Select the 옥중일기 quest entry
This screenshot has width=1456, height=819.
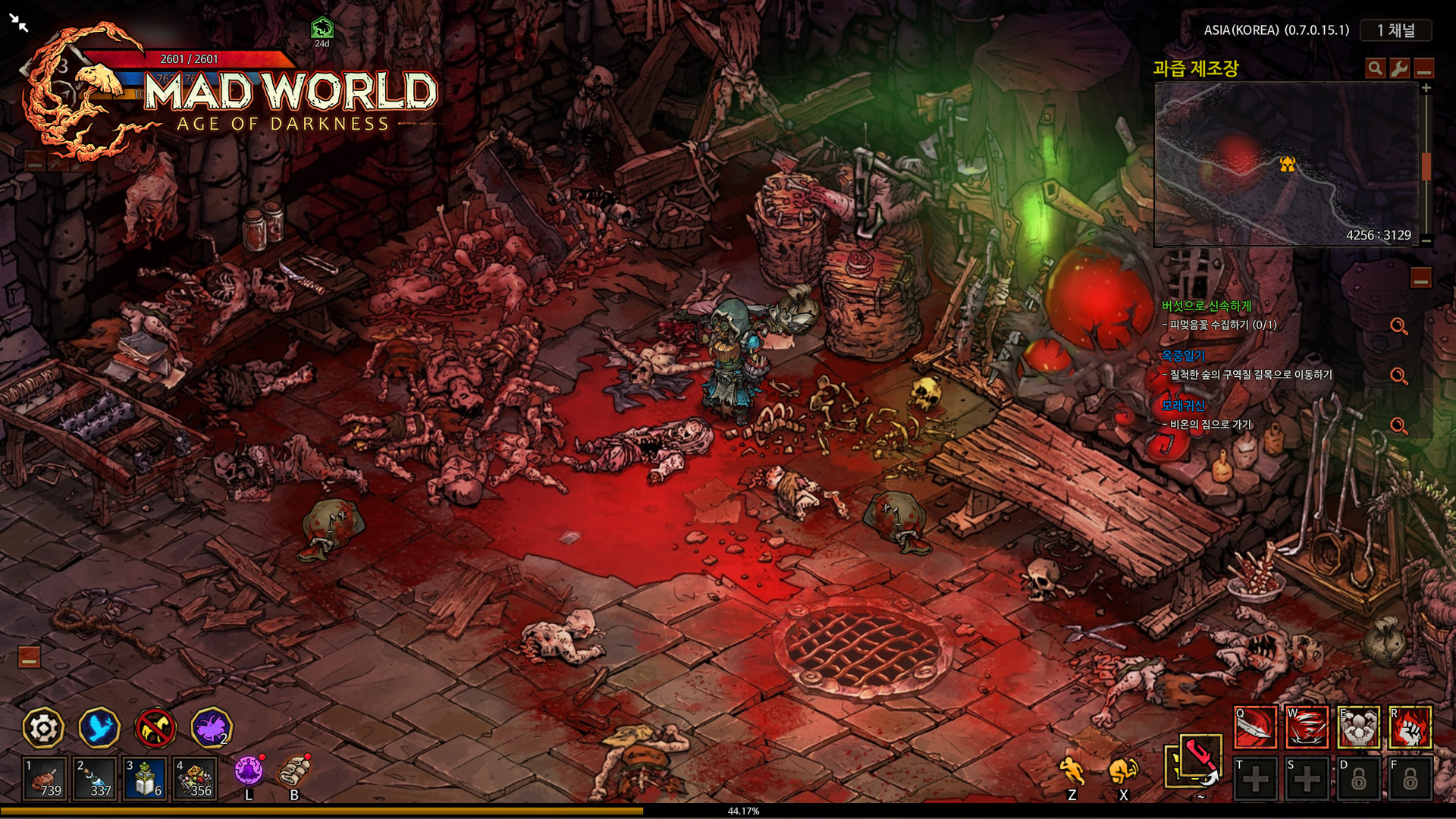coord(1184,356)
